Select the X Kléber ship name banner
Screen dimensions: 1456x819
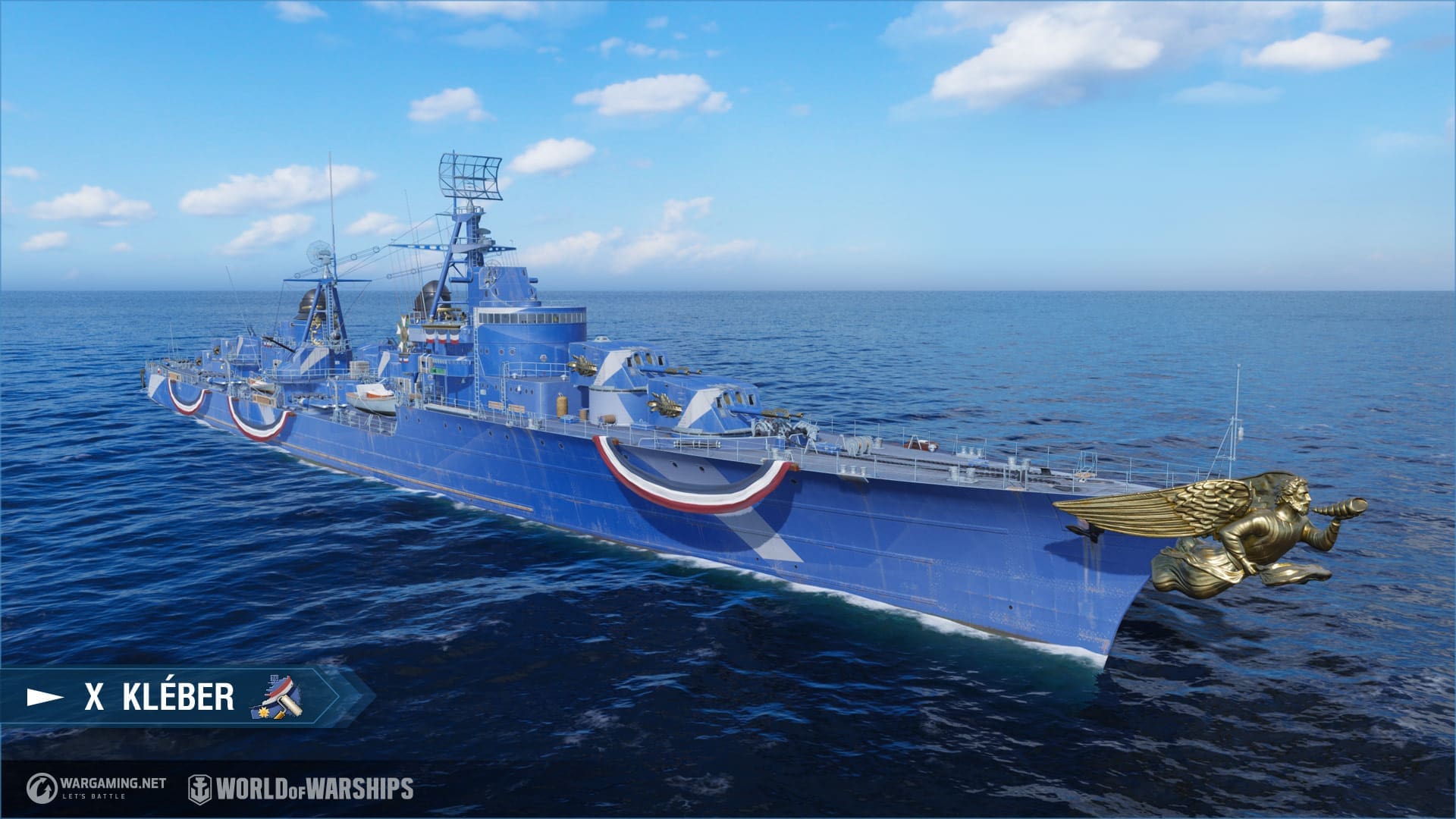click(x=159, y=698)
